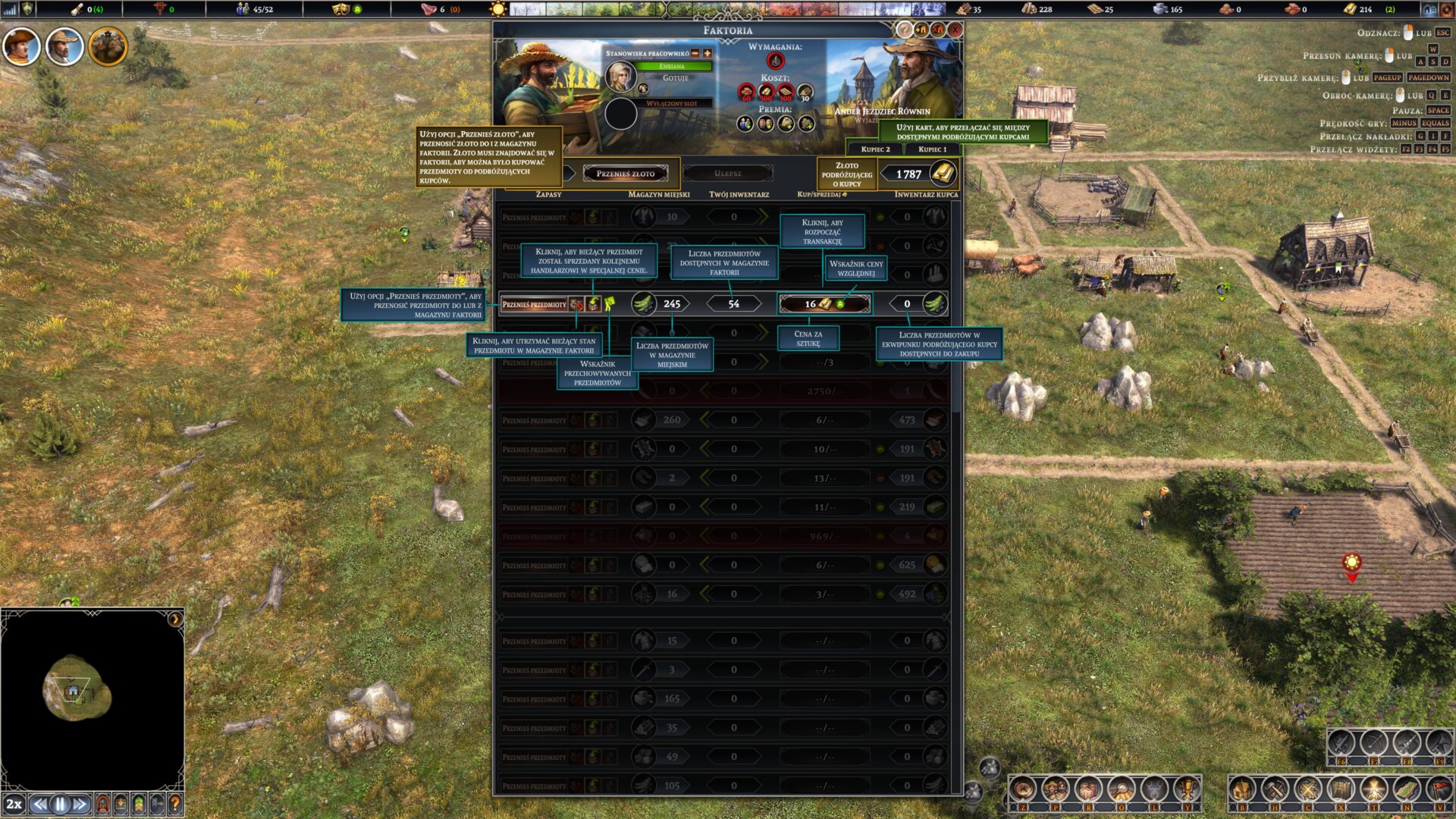The height and width of the screenshot is (819, 1456).
Task: Remove a worker slot with the minus button
Action: click(x=695, y=53)
